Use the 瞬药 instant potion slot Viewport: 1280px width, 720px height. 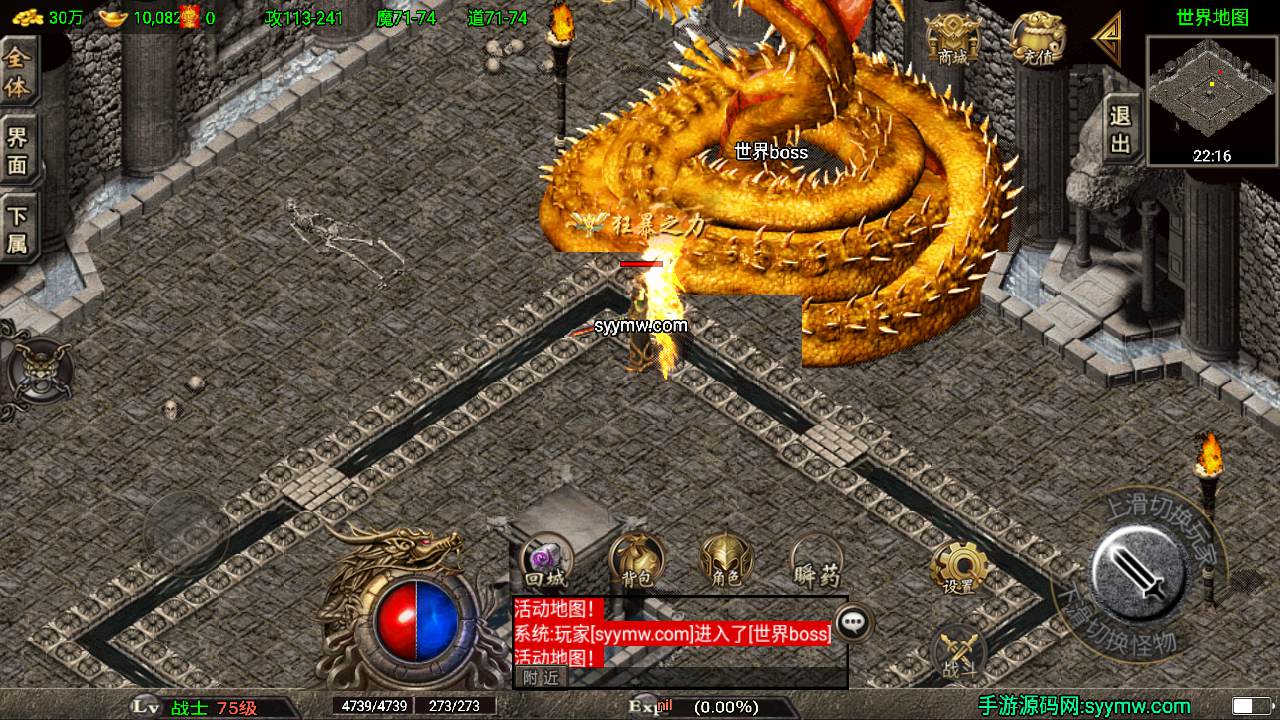point(816,562)
